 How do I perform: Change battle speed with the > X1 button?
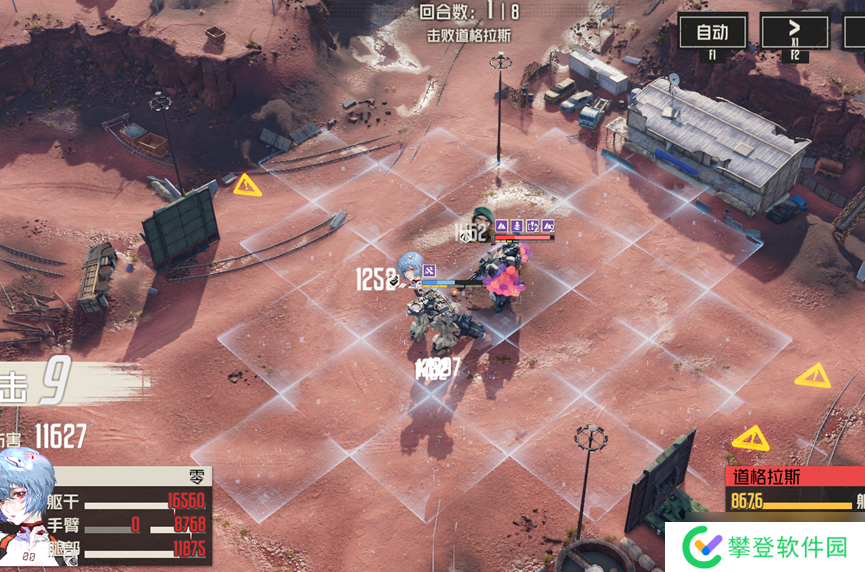coord(794,32)
